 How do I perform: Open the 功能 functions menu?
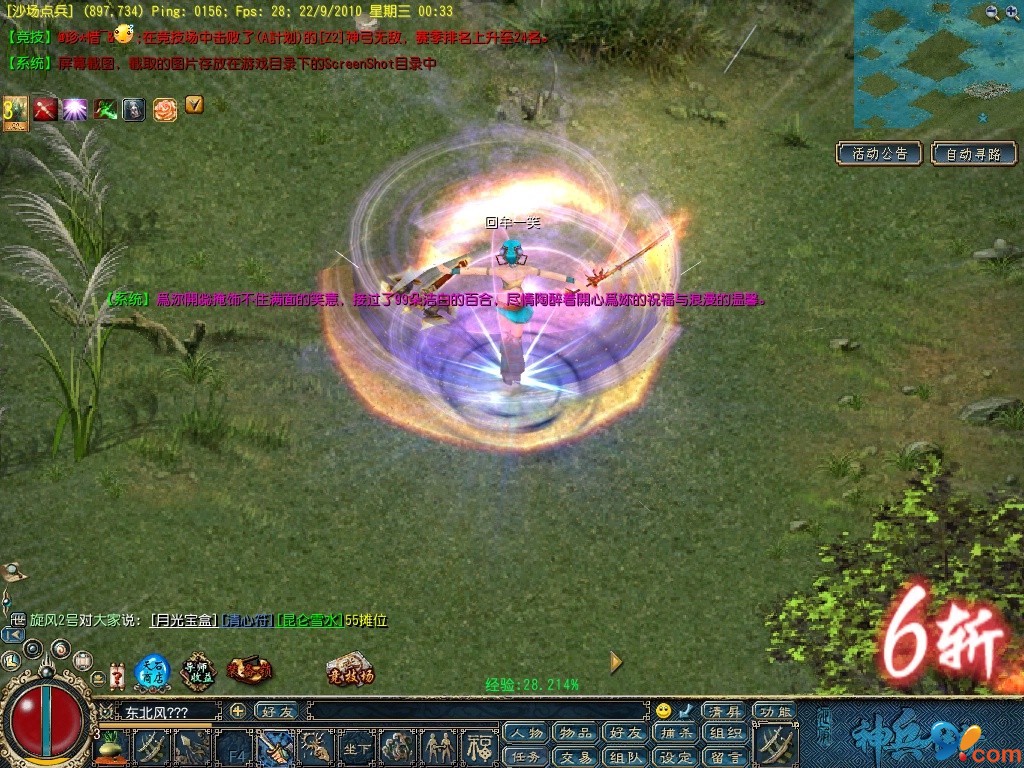click(775, 711)
